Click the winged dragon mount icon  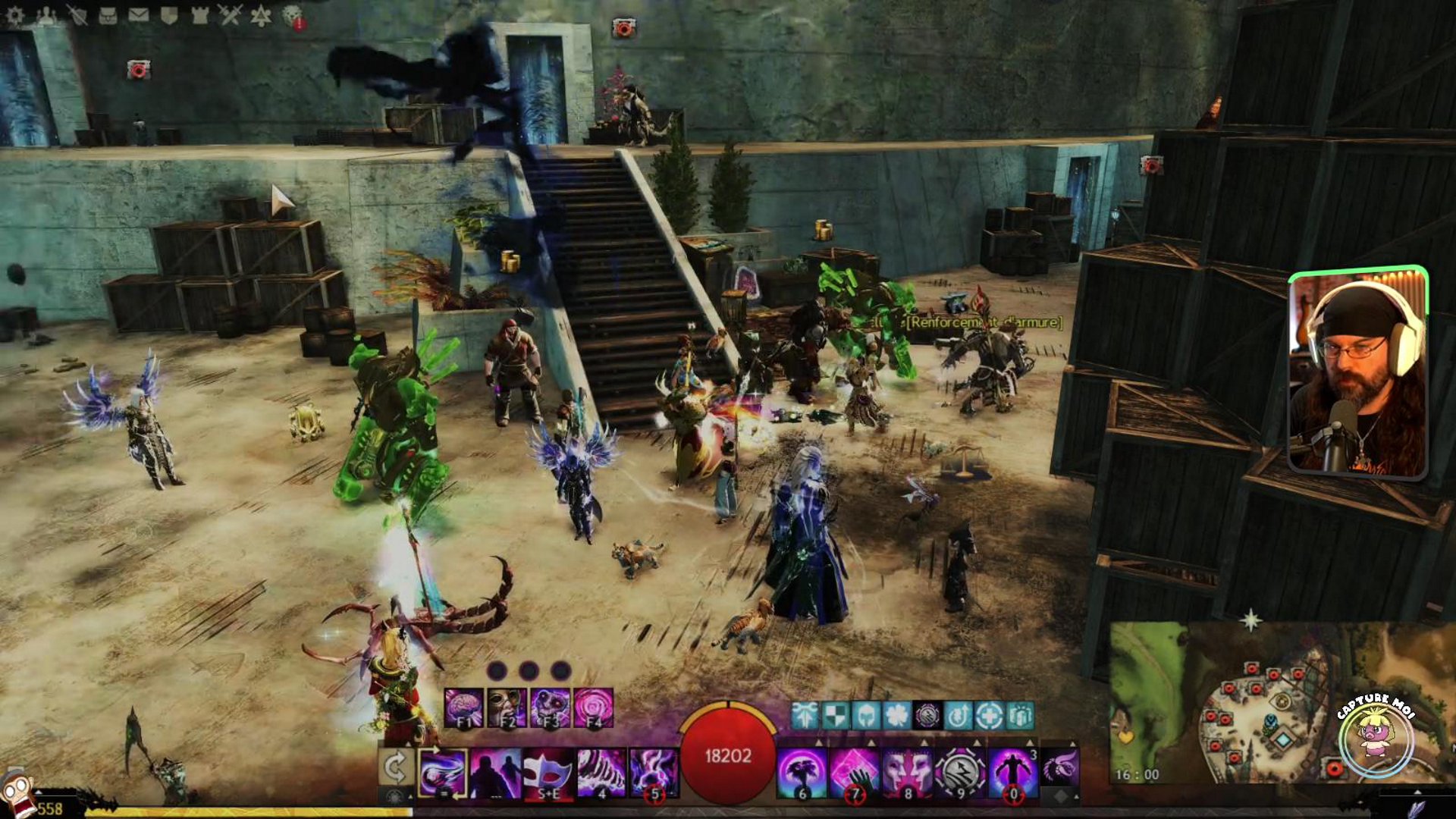pos(1059,767)
